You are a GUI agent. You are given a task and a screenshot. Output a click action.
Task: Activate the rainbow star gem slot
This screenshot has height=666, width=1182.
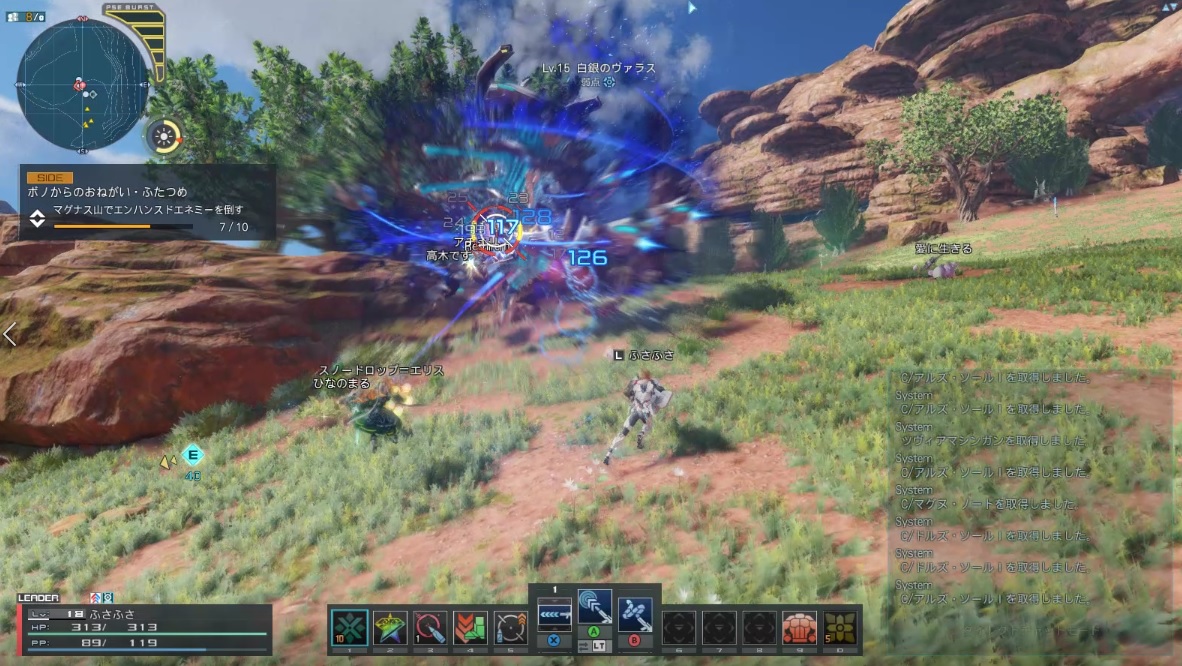point(390,628)
